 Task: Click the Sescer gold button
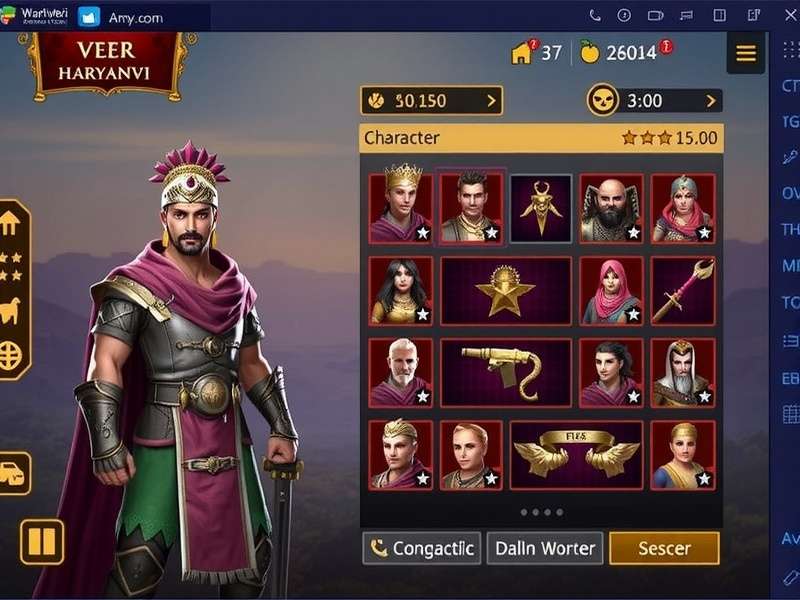pyautogui.click(x=664, y=548)
